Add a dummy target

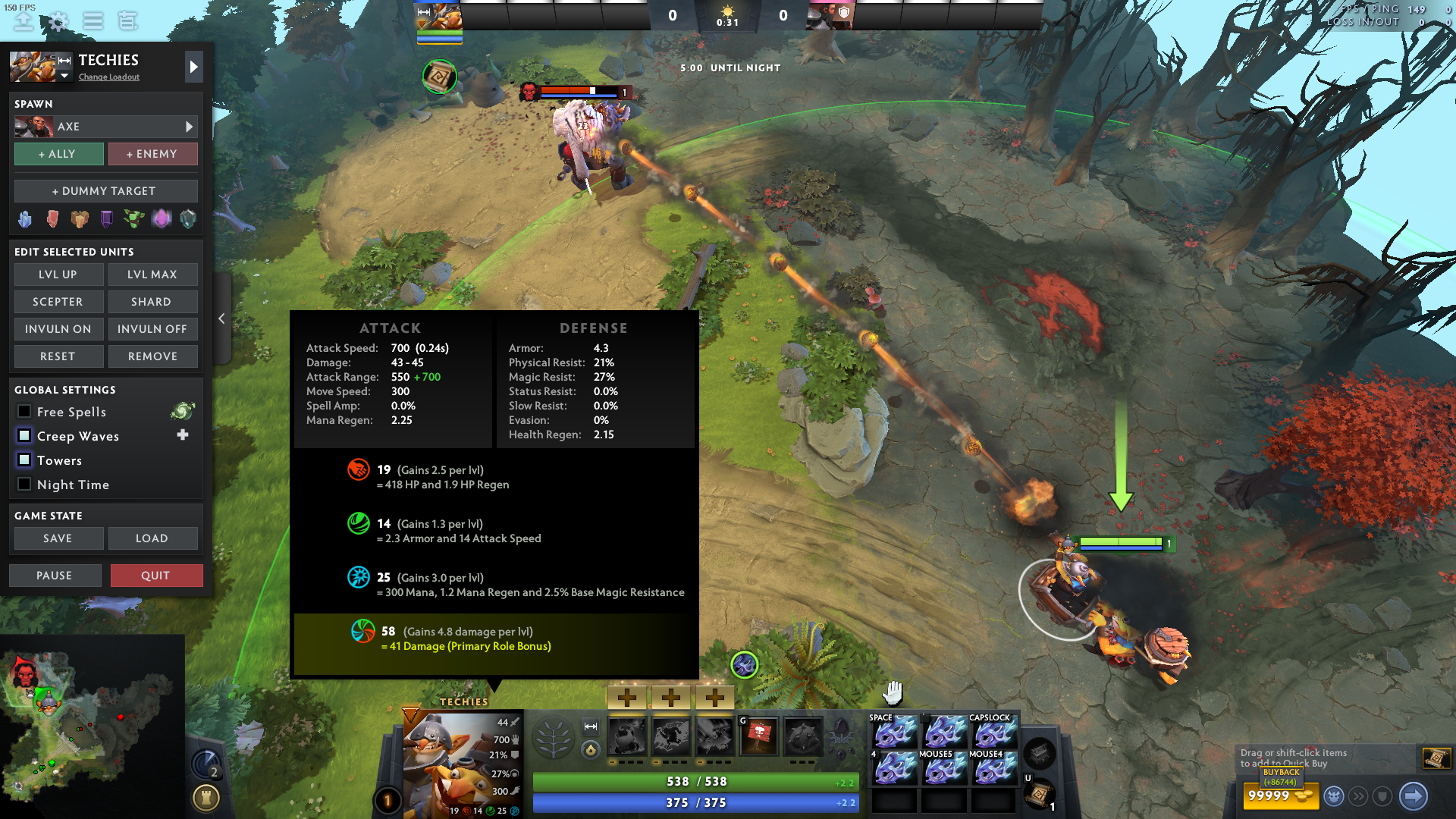[105, 191]
